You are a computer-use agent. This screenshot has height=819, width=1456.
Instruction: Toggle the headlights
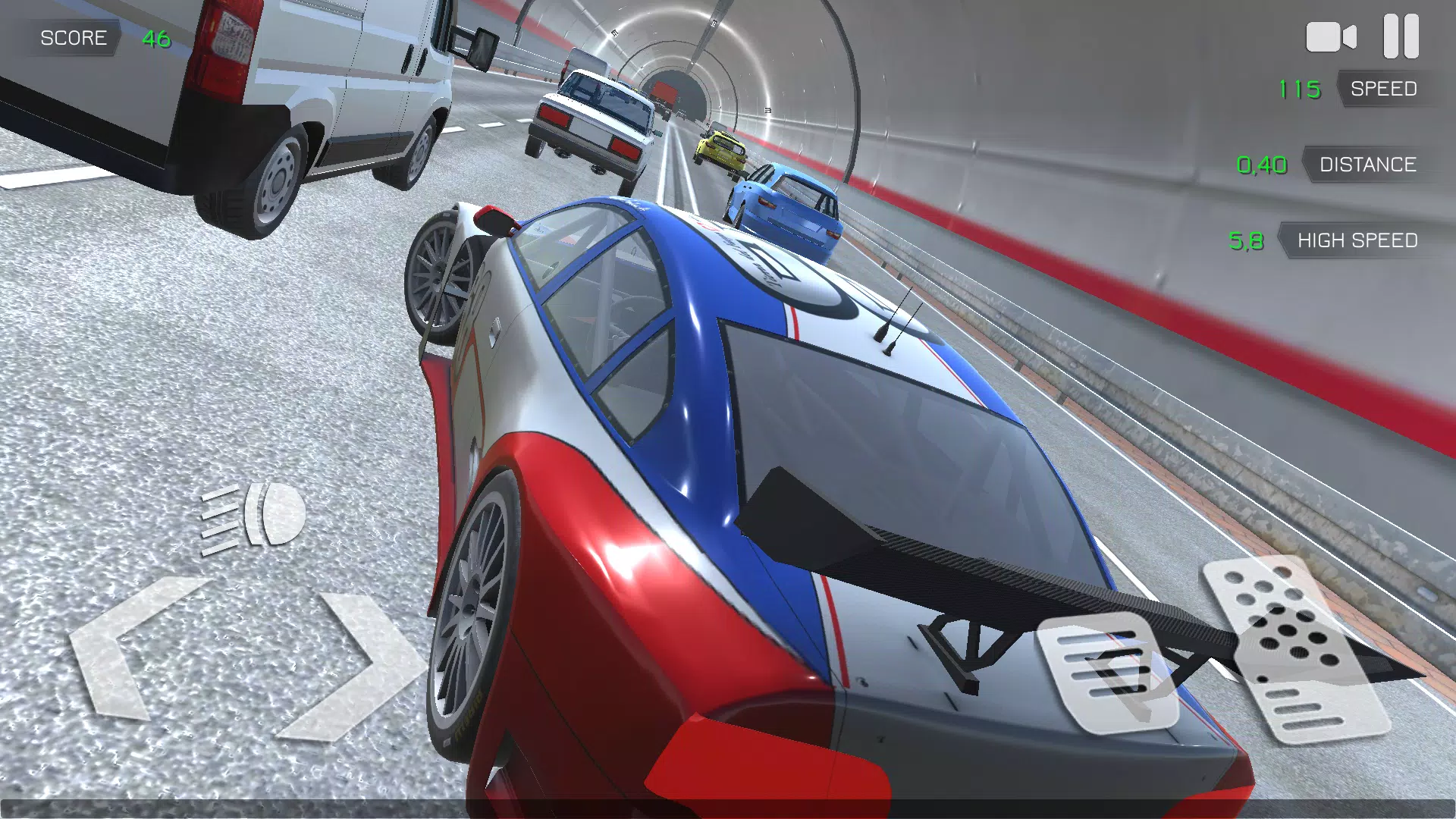click(x=254, y=516)
